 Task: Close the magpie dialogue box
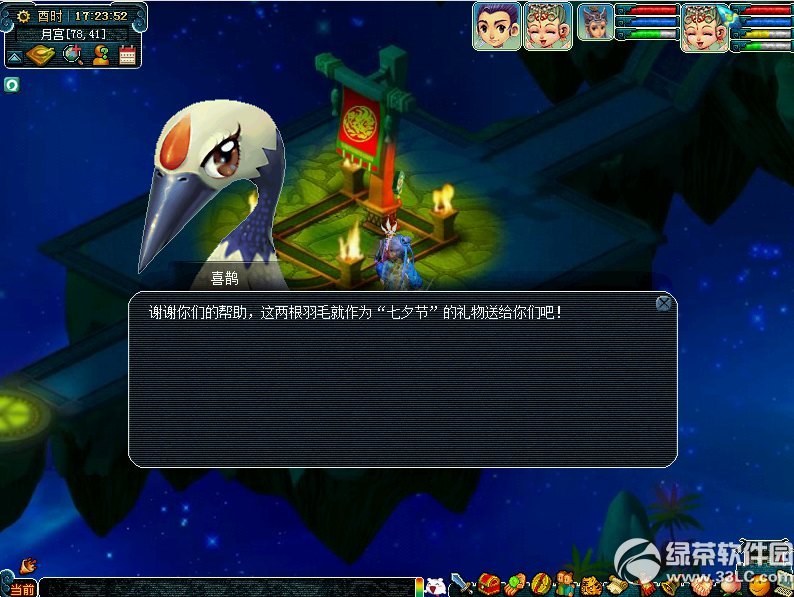click(663, 303)
